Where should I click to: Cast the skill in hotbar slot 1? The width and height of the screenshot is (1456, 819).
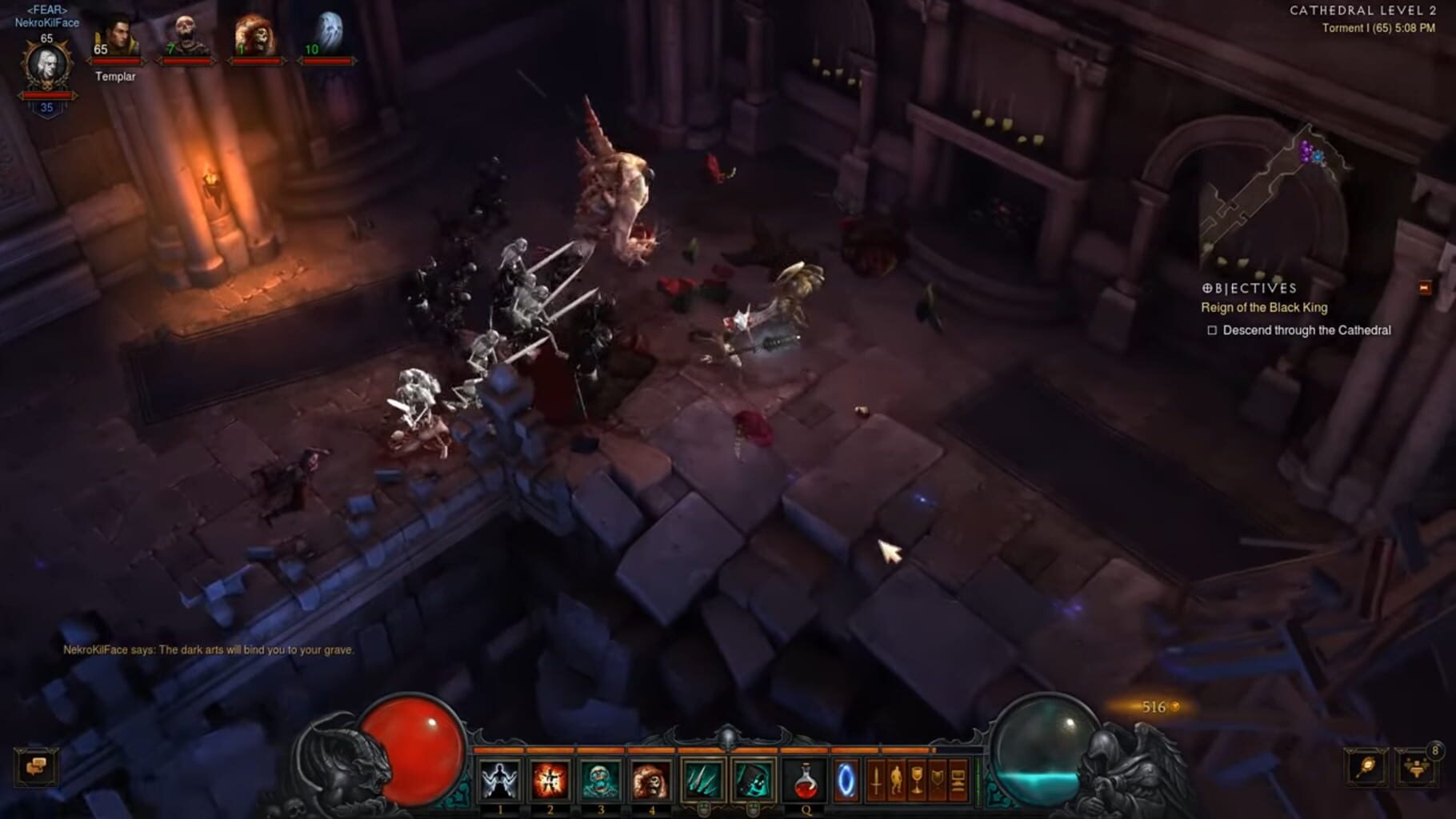(500, 780)
